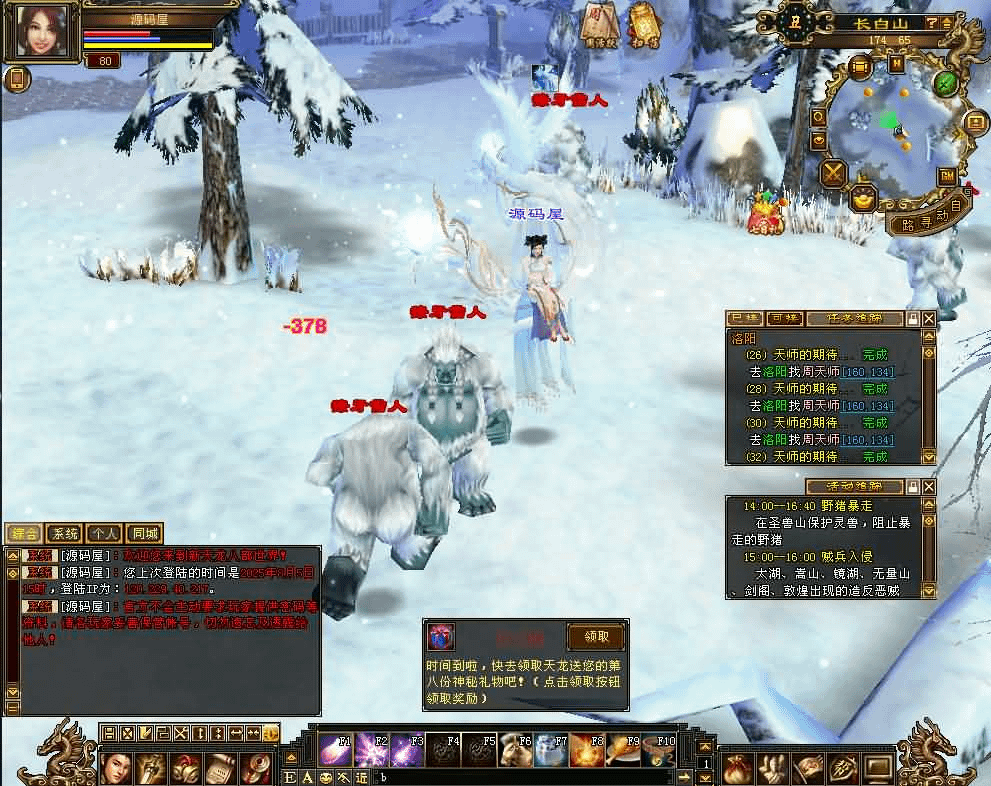Viewport: 991px width, 786px height.
Task: Close the quest tracking panel
Action: point(929,318)
